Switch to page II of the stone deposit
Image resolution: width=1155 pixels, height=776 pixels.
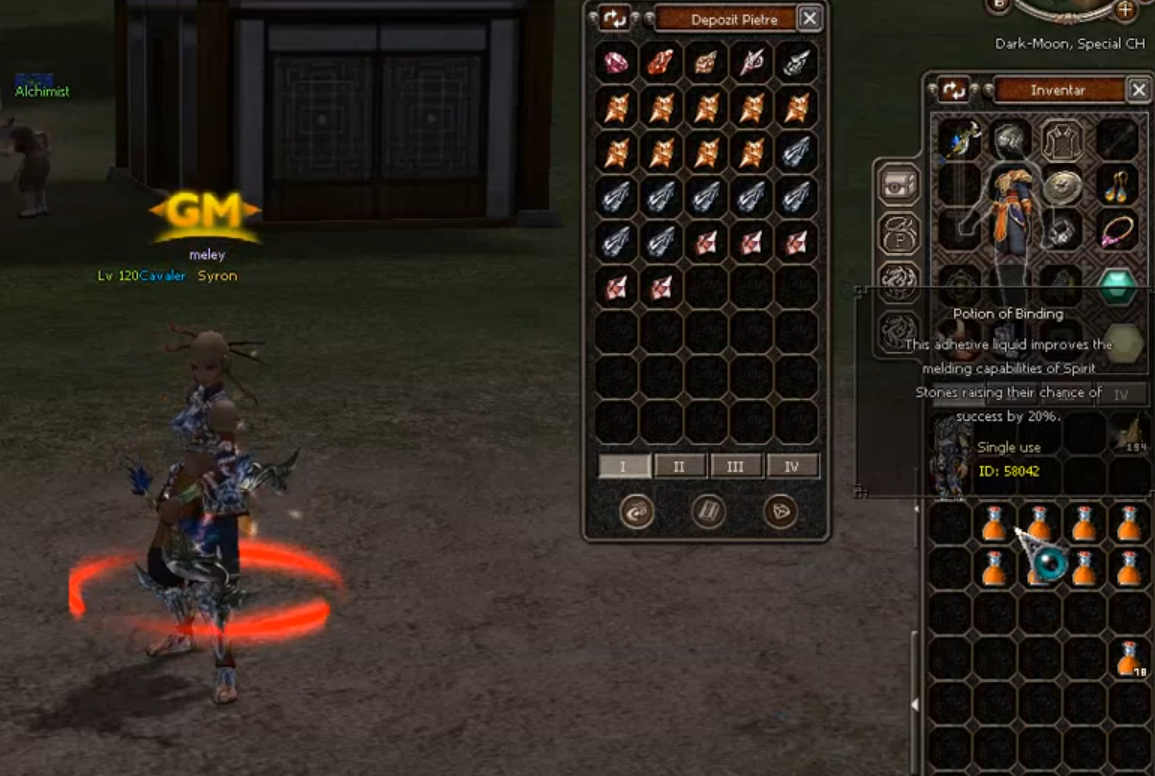pos(679,466)
